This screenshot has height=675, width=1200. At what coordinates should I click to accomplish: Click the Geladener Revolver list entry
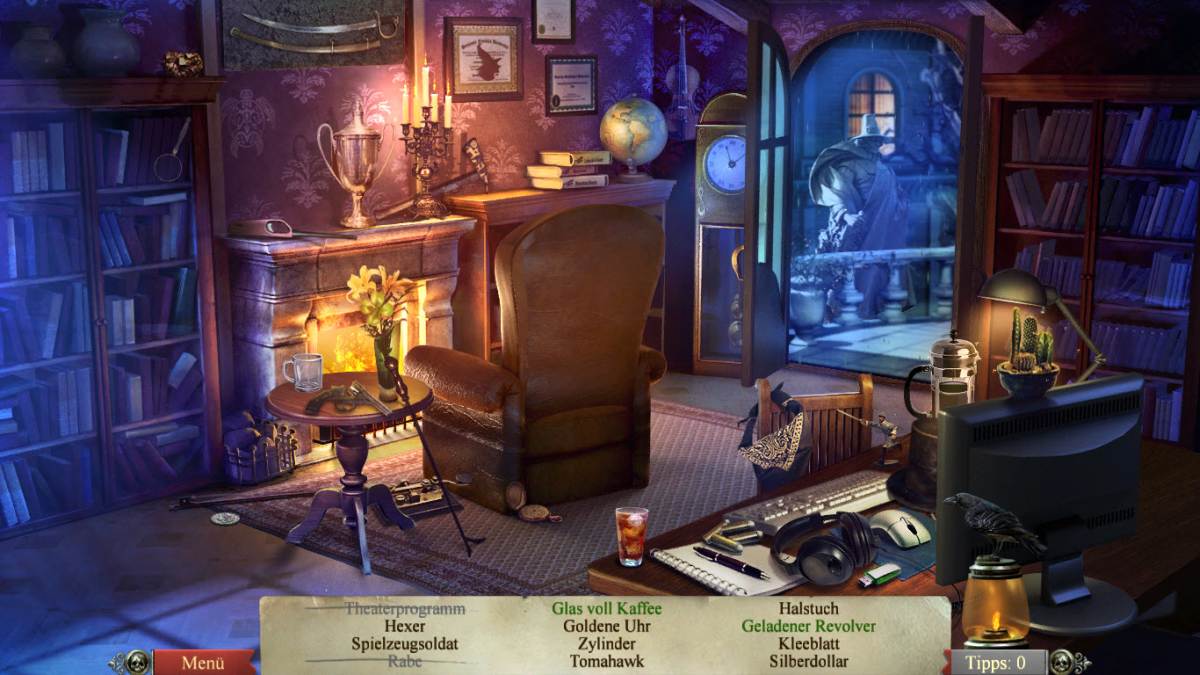pyautogui.click(x=808, y=626)
